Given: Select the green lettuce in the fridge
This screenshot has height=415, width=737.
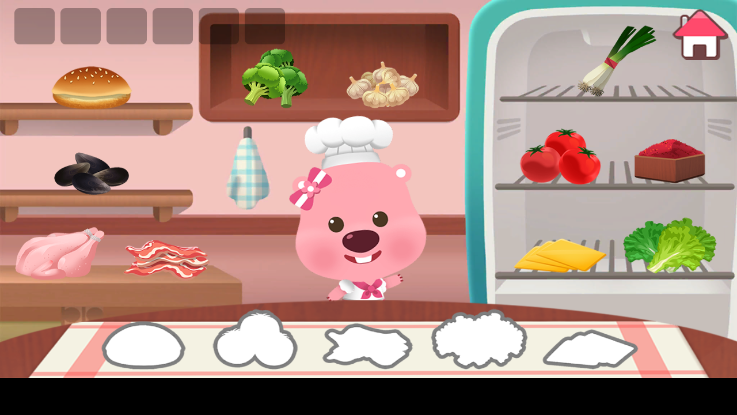Looking at the screenshot, I should click(x=669, y=245).
